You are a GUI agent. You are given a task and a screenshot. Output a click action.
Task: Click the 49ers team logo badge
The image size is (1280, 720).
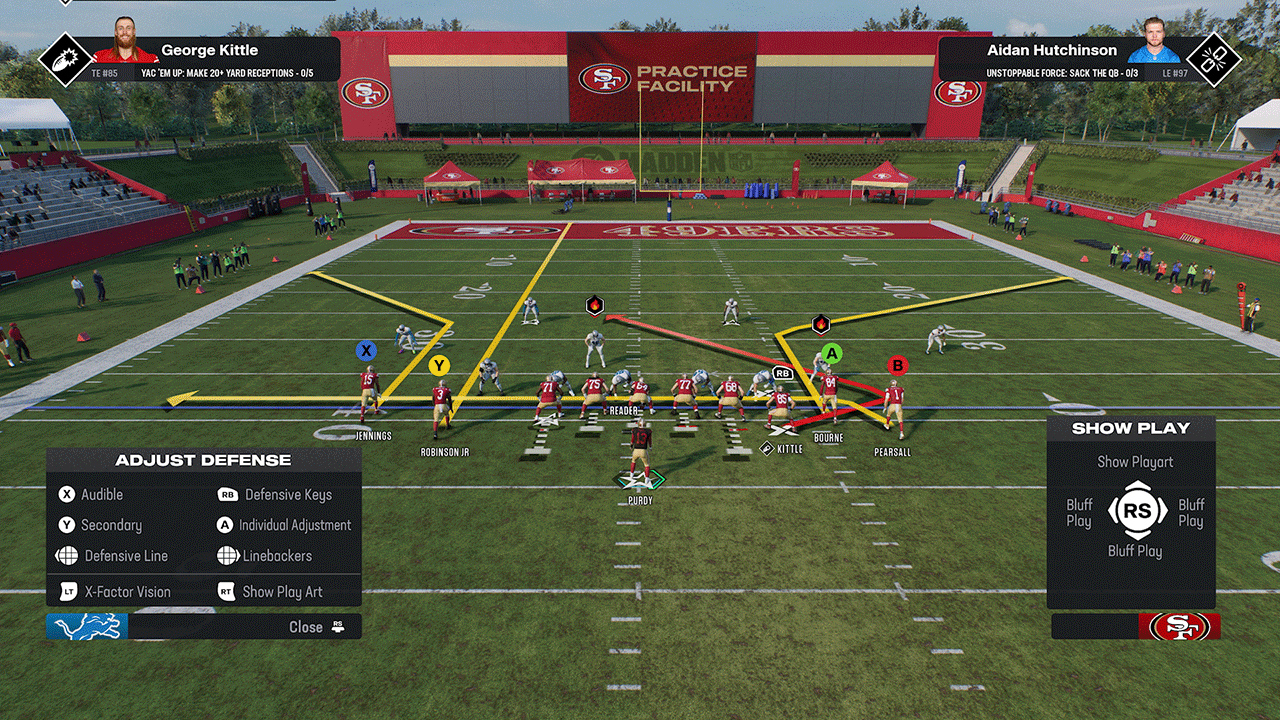pos(1179,627)
